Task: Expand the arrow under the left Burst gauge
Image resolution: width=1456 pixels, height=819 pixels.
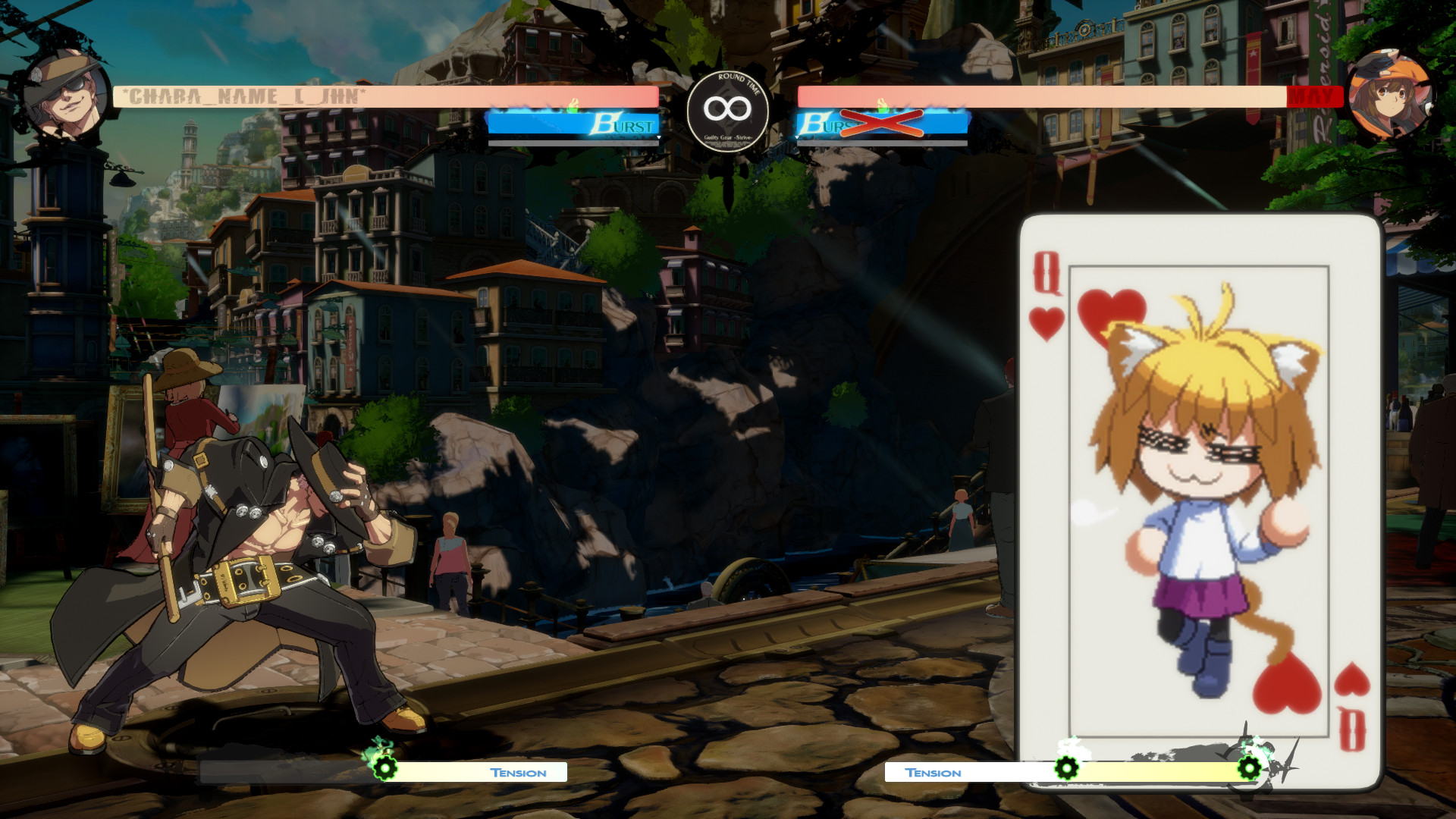Action: pyautogui.click(x=659, y=137)
